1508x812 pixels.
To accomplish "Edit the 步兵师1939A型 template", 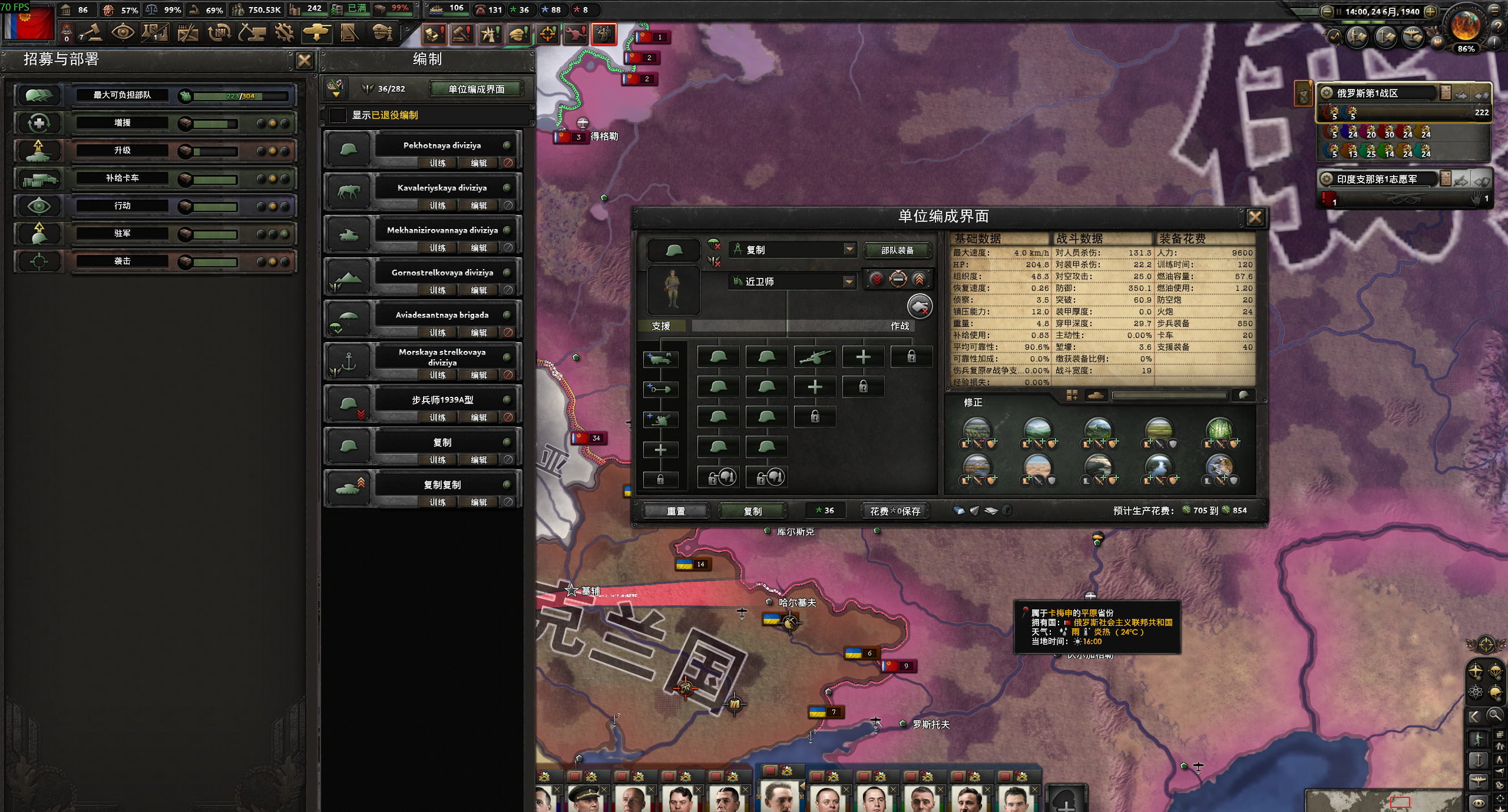I will click(478, 417).
